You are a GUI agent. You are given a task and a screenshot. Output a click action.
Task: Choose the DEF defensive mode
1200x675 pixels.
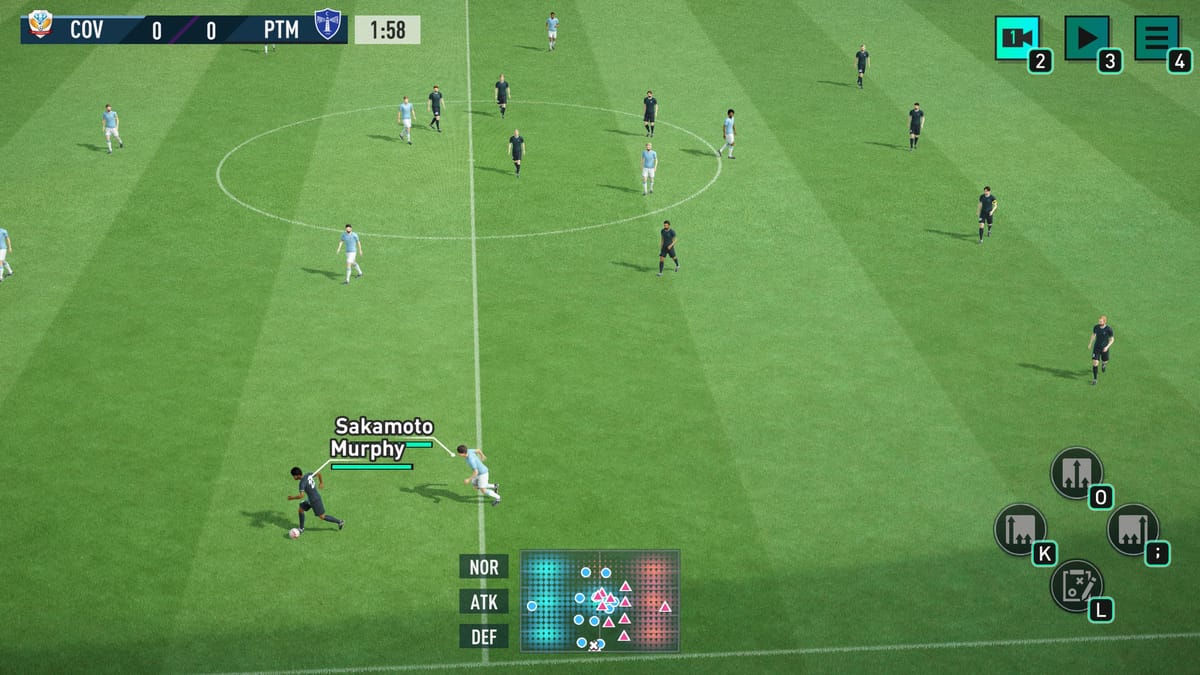[x=484, y=636]
